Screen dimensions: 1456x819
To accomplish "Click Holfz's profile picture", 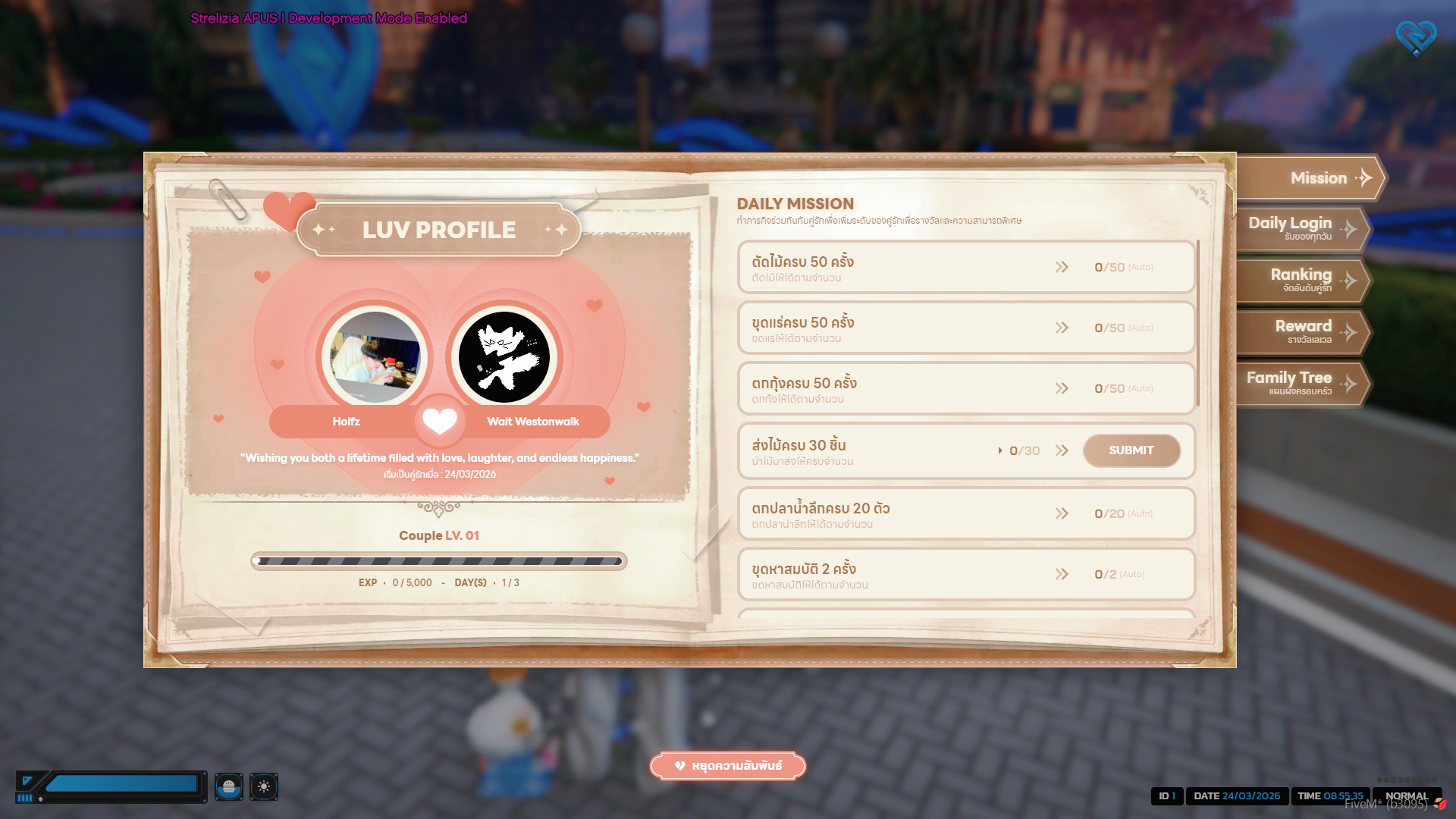I will [x=375, y=357].
